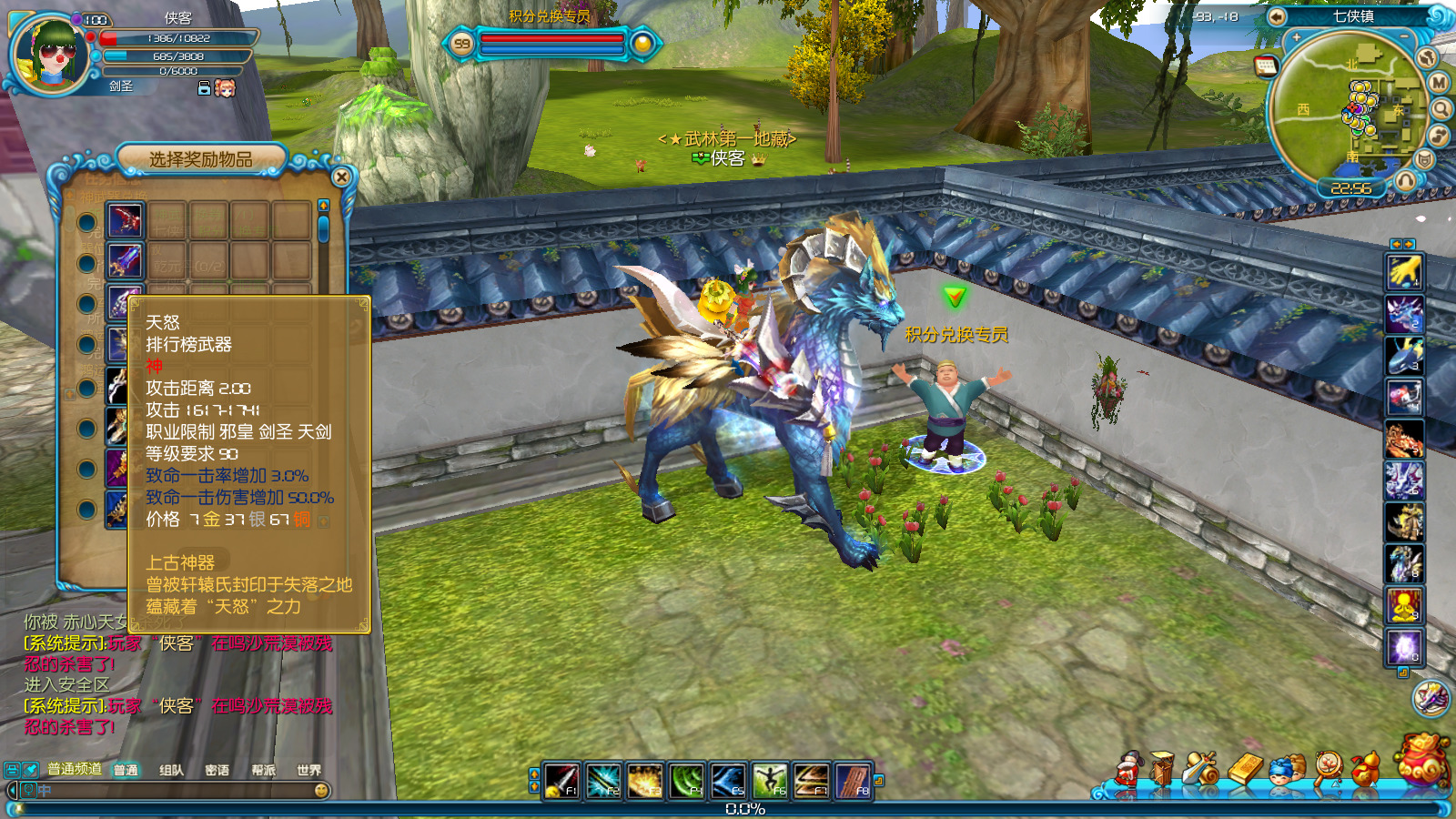Activate the F1 sword skill
This screenshot has width=1456, height=819.
tap(561, 781)
